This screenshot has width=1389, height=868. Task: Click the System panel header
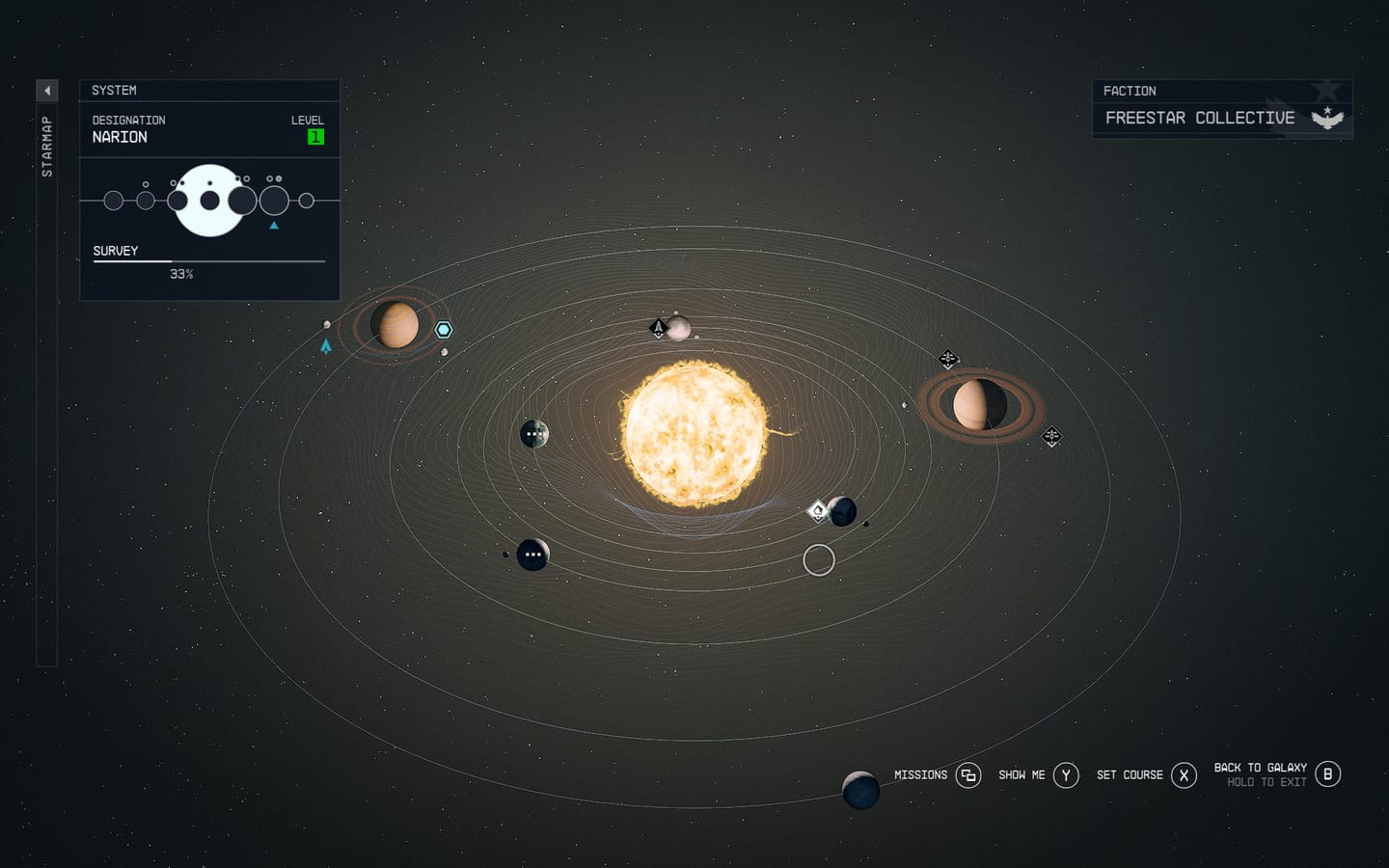(114, 90)
